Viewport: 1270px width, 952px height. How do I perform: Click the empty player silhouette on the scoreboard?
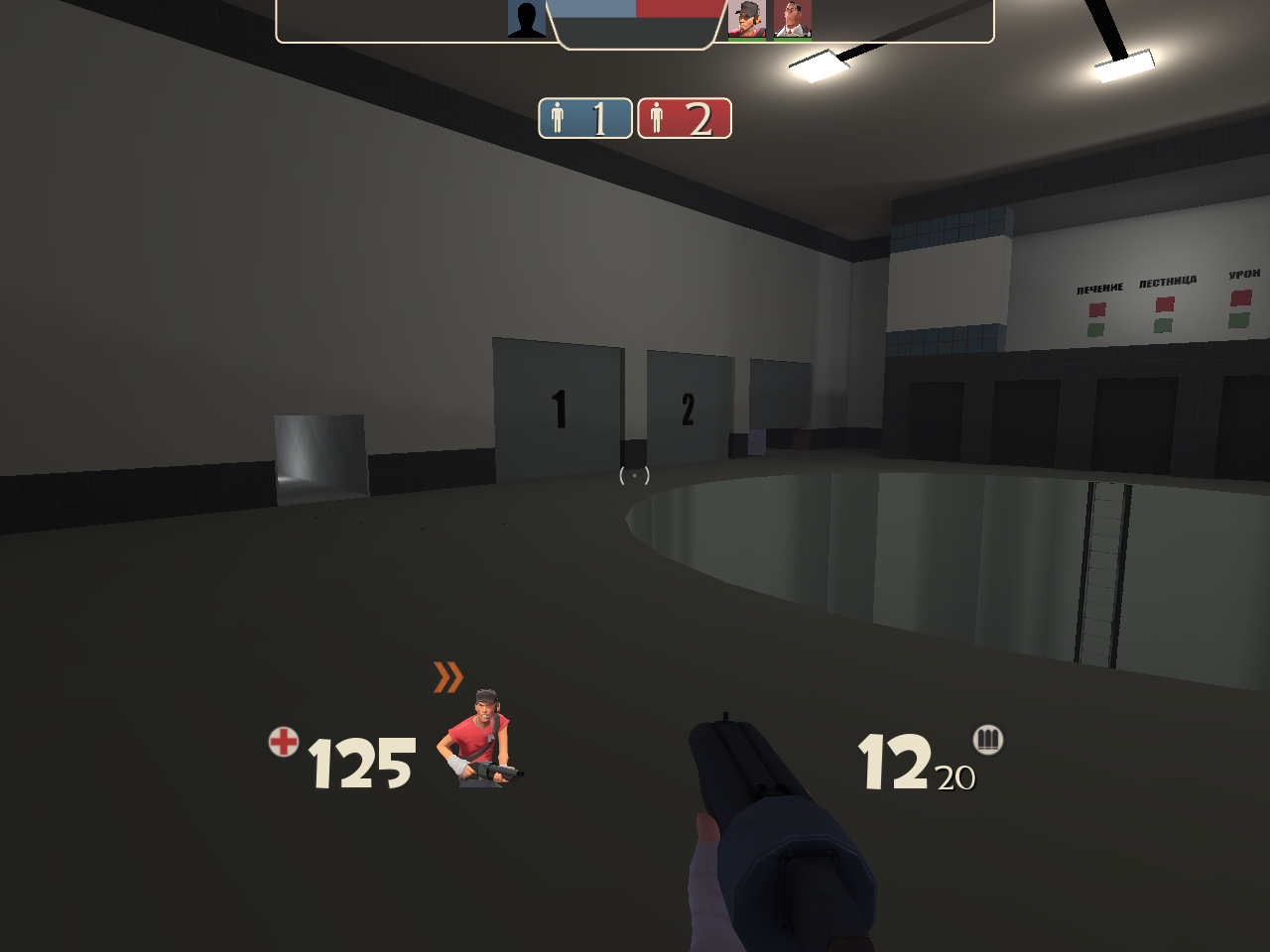click(528, 20)
